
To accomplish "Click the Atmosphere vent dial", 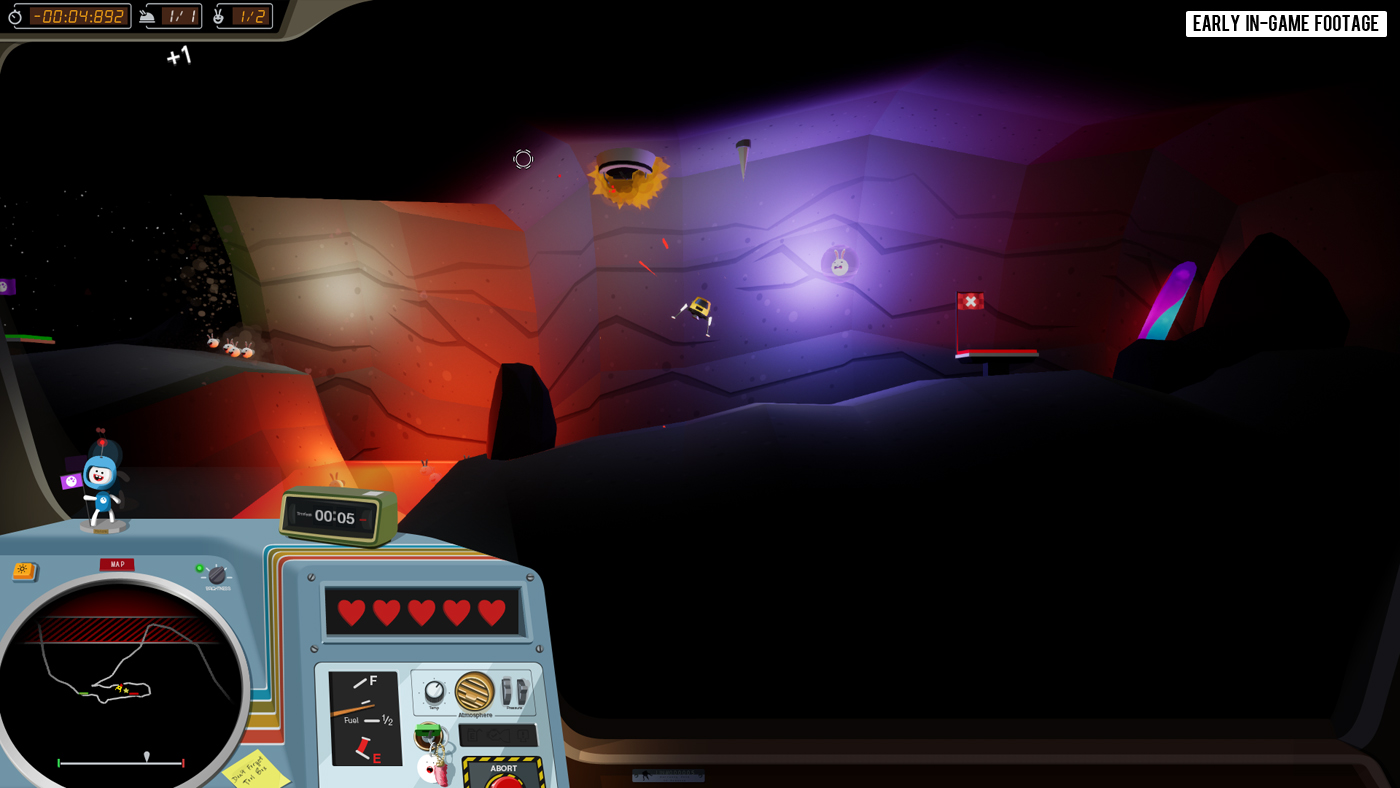I will click(x=474, y=691).
